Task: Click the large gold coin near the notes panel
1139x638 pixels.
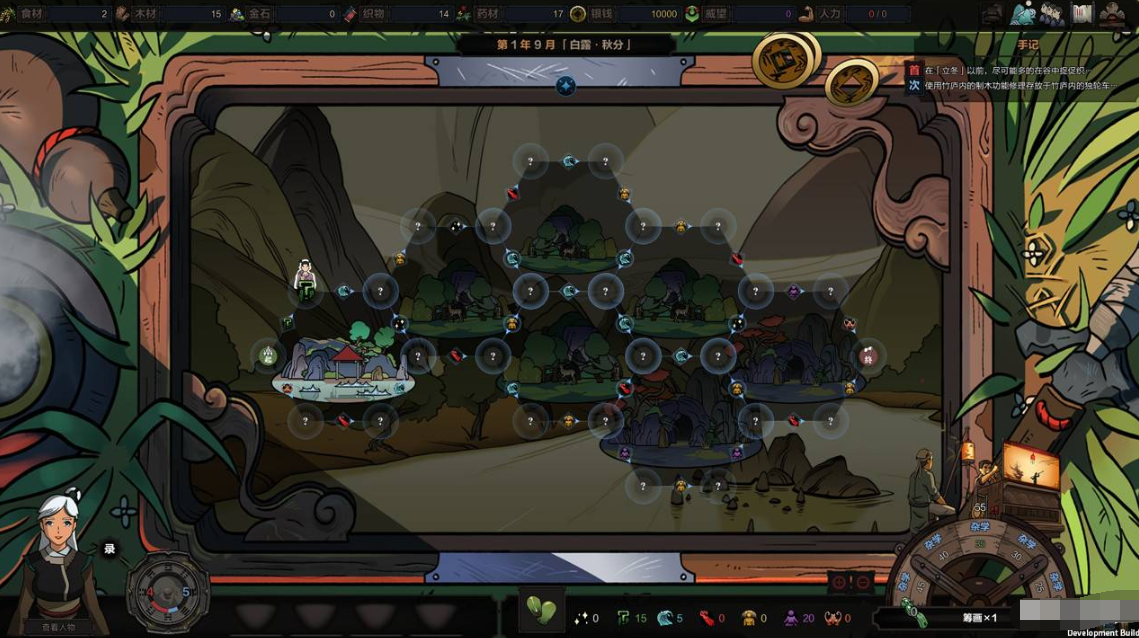Action: 784,60
